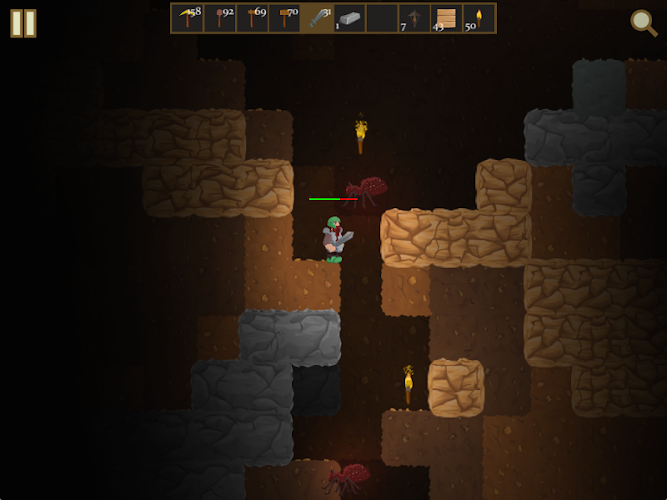Pick the dark pickaxe slot with count 7
Viewport: 667px width, 500px height.
point(414,18)
